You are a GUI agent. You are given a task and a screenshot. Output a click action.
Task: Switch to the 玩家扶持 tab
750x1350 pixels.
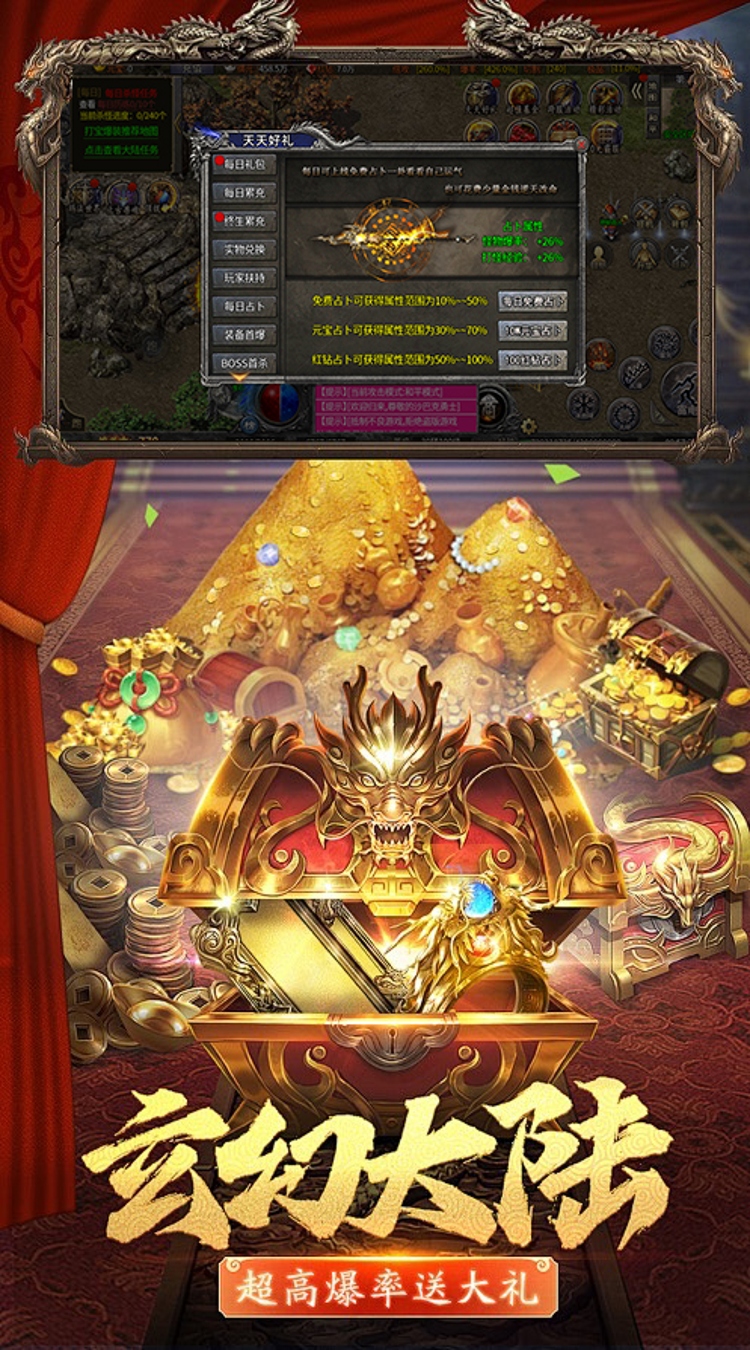pyautogui.click(x=244, y=278)
